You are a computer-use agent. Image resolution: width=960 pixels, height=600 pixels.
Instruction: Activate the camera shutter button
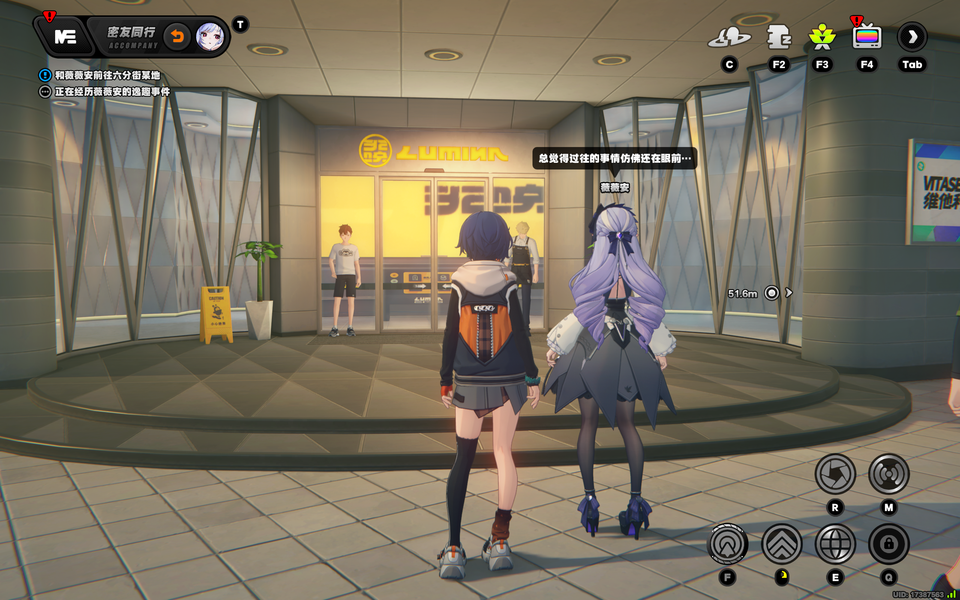tap(835, 474)
